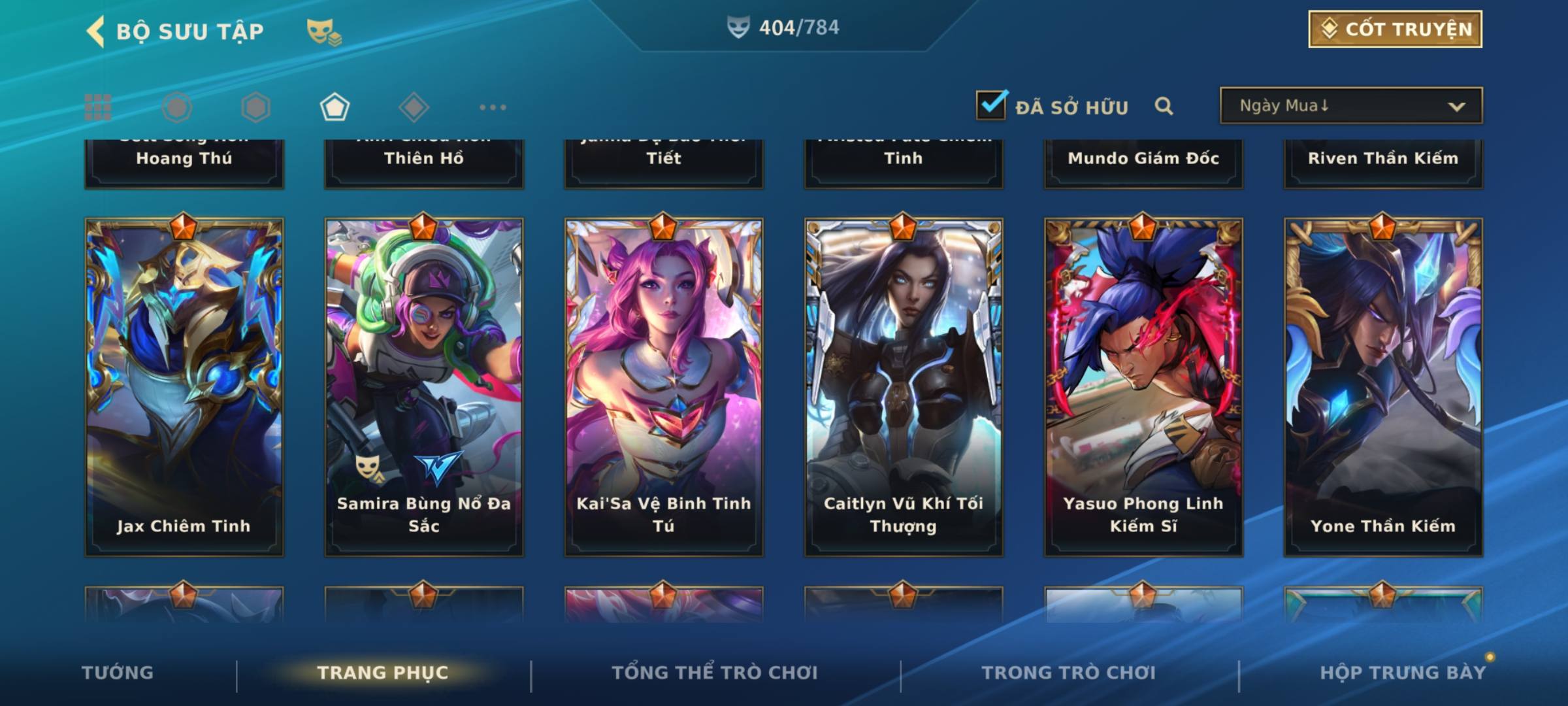Choose the diamond rarity filter
Image resolution: width=1568 pixels, height=706 pixels.
[x=414, y=107]
